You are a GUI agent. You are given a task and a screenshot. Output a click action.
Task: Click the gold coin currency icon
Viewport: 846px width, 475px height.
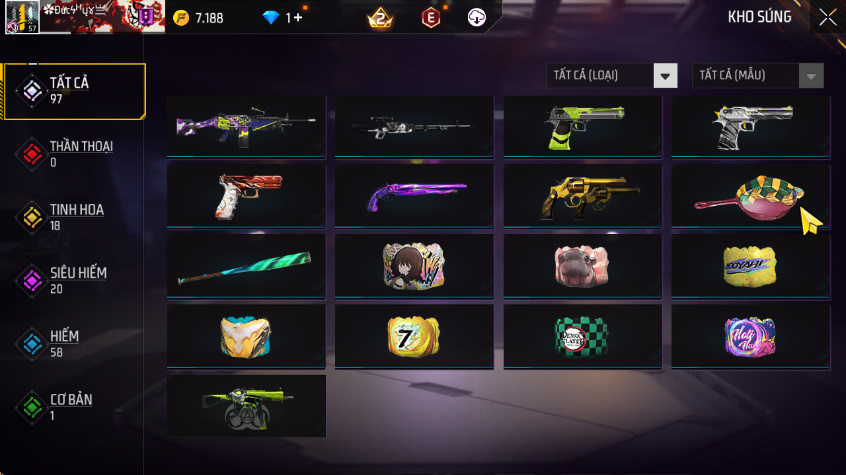click(181, 17)
